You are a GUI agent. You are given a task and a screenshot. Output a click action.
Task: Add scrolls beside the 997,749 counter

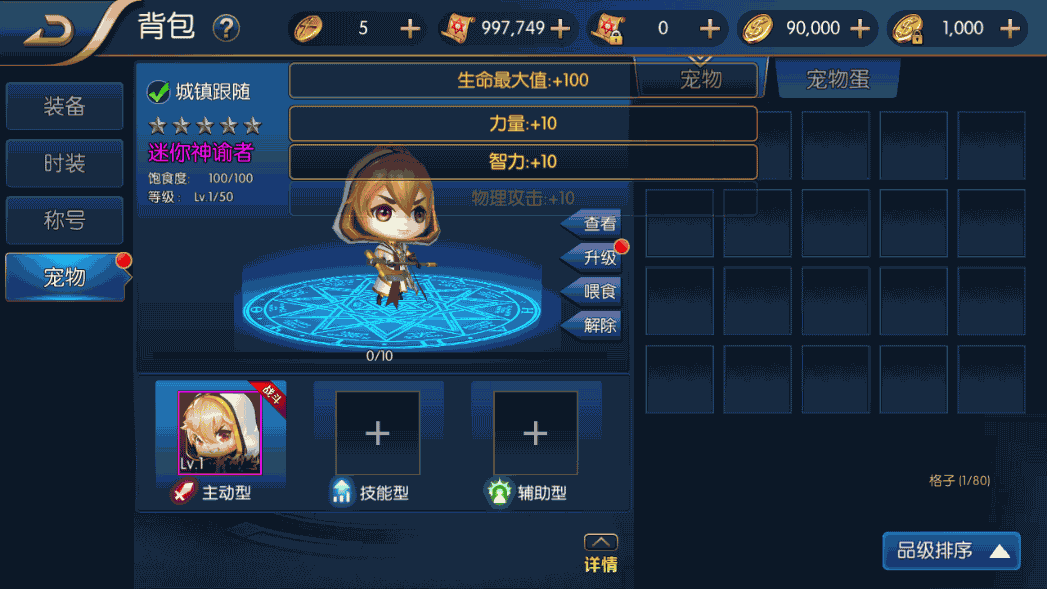(560, 28)
